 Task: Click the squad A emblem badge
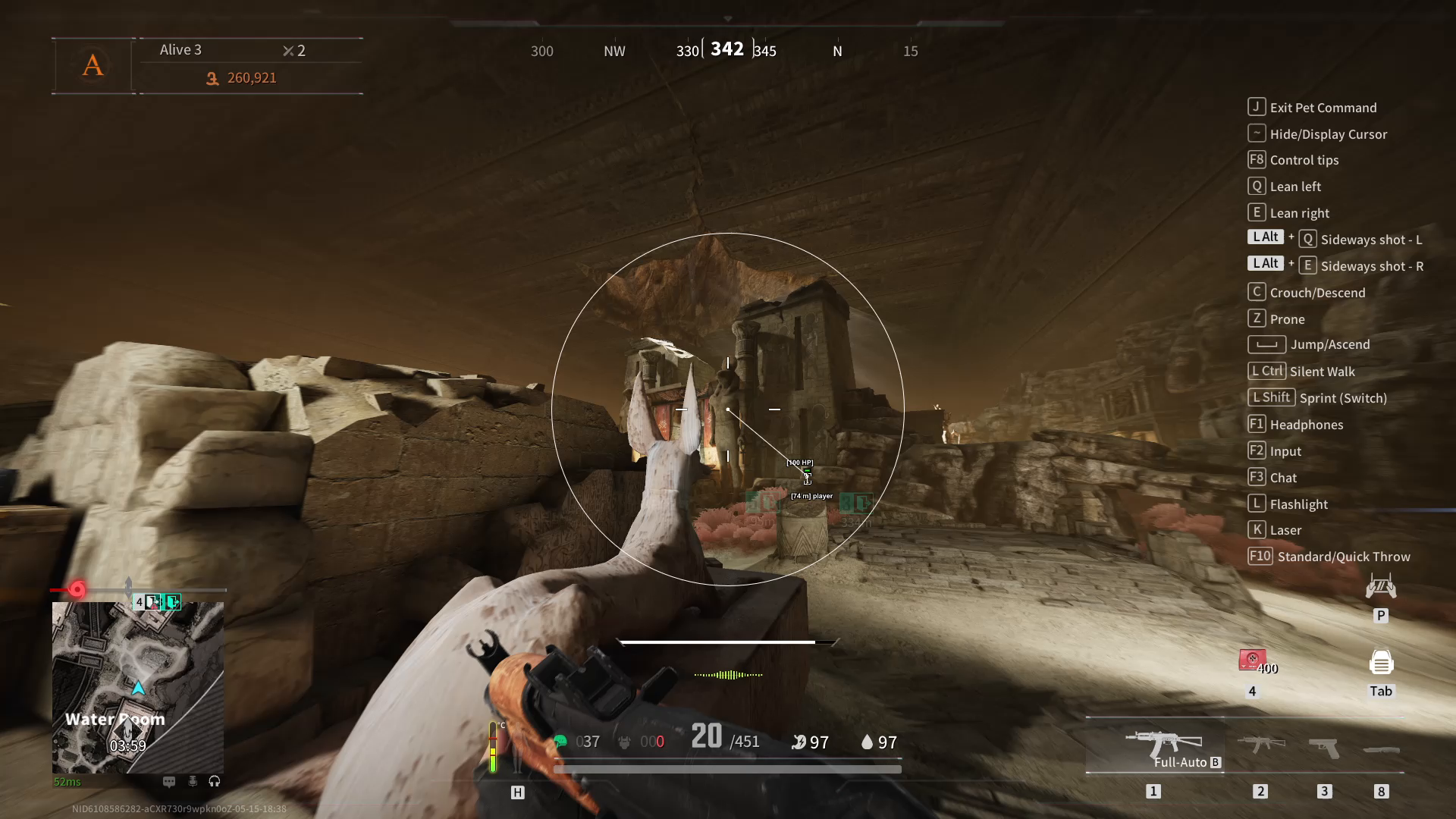pos(93,65)
